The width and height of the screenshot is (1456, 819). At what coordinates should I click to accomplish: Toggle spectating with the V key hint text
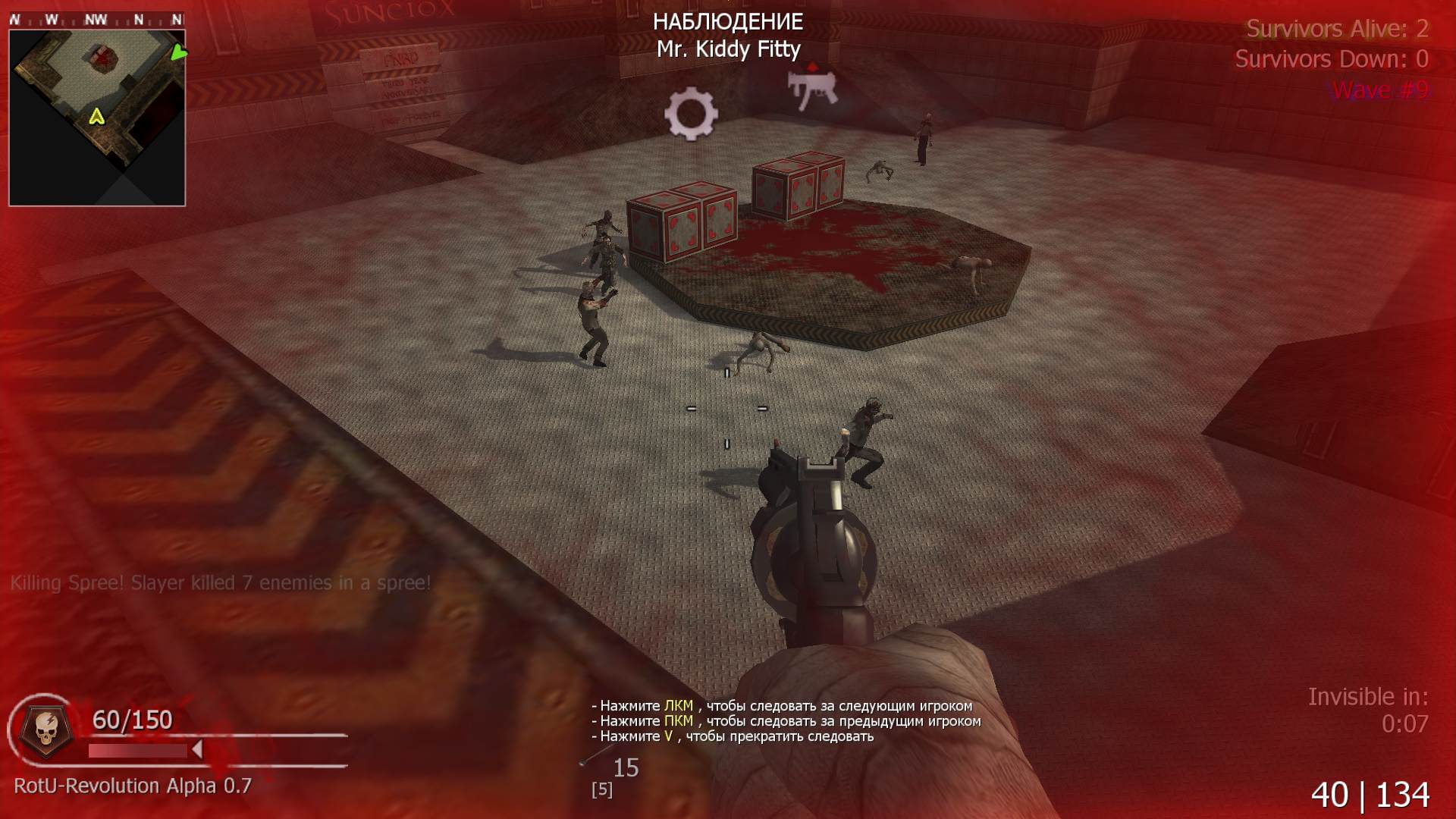click(x=732, y=735)
